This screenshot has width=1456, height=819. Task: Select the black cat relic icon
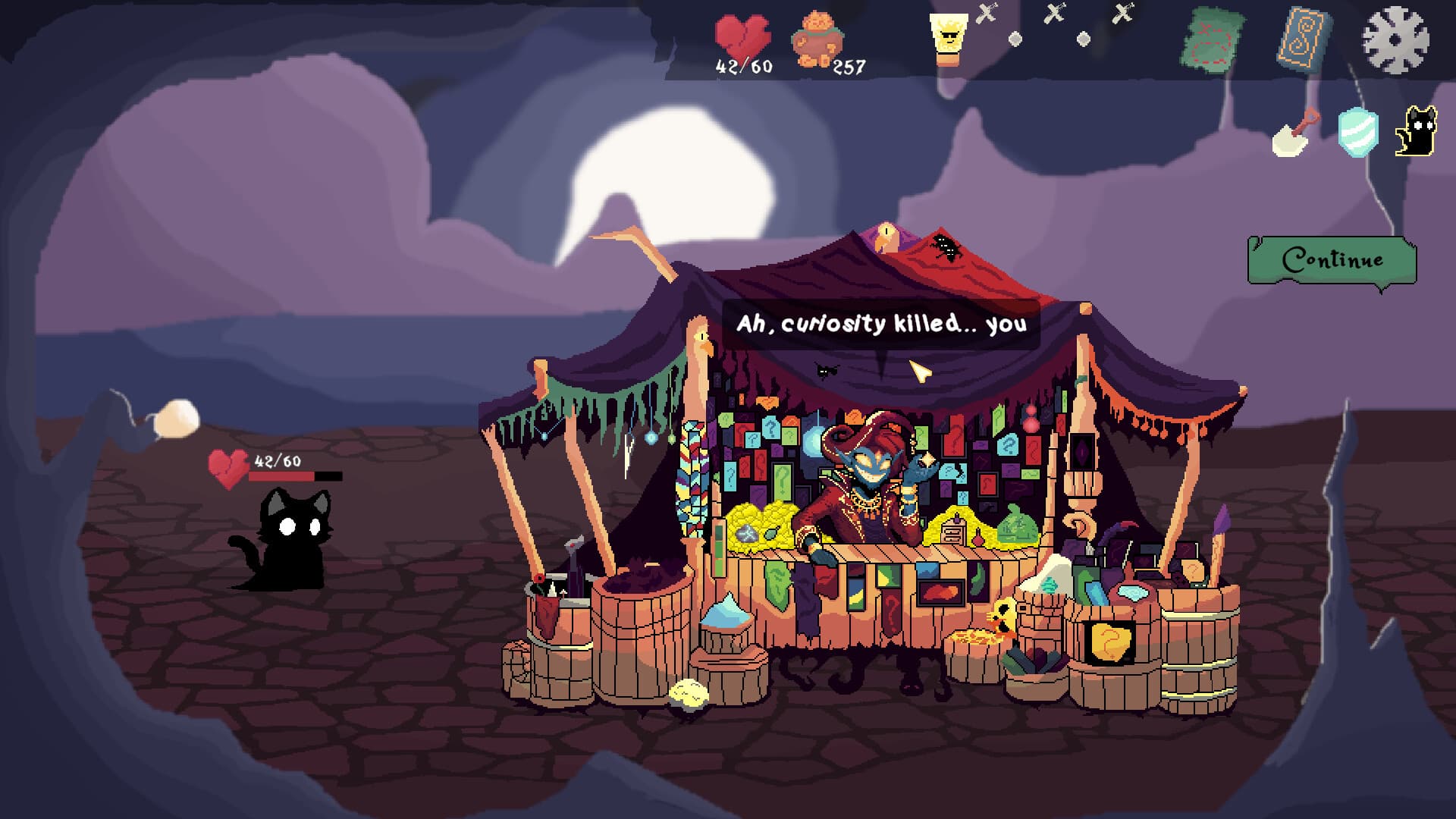pyautogui.click(x=1416, y=132)
